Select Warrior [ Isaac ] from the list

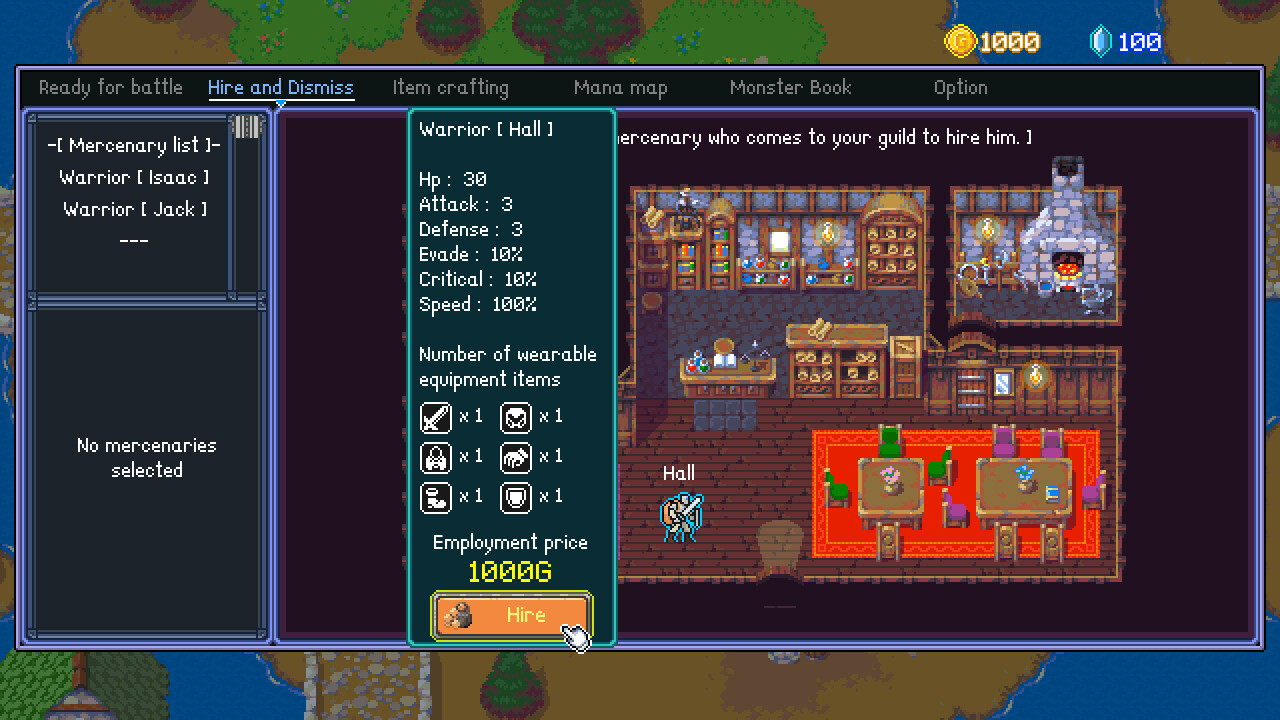tap(135, 176)
